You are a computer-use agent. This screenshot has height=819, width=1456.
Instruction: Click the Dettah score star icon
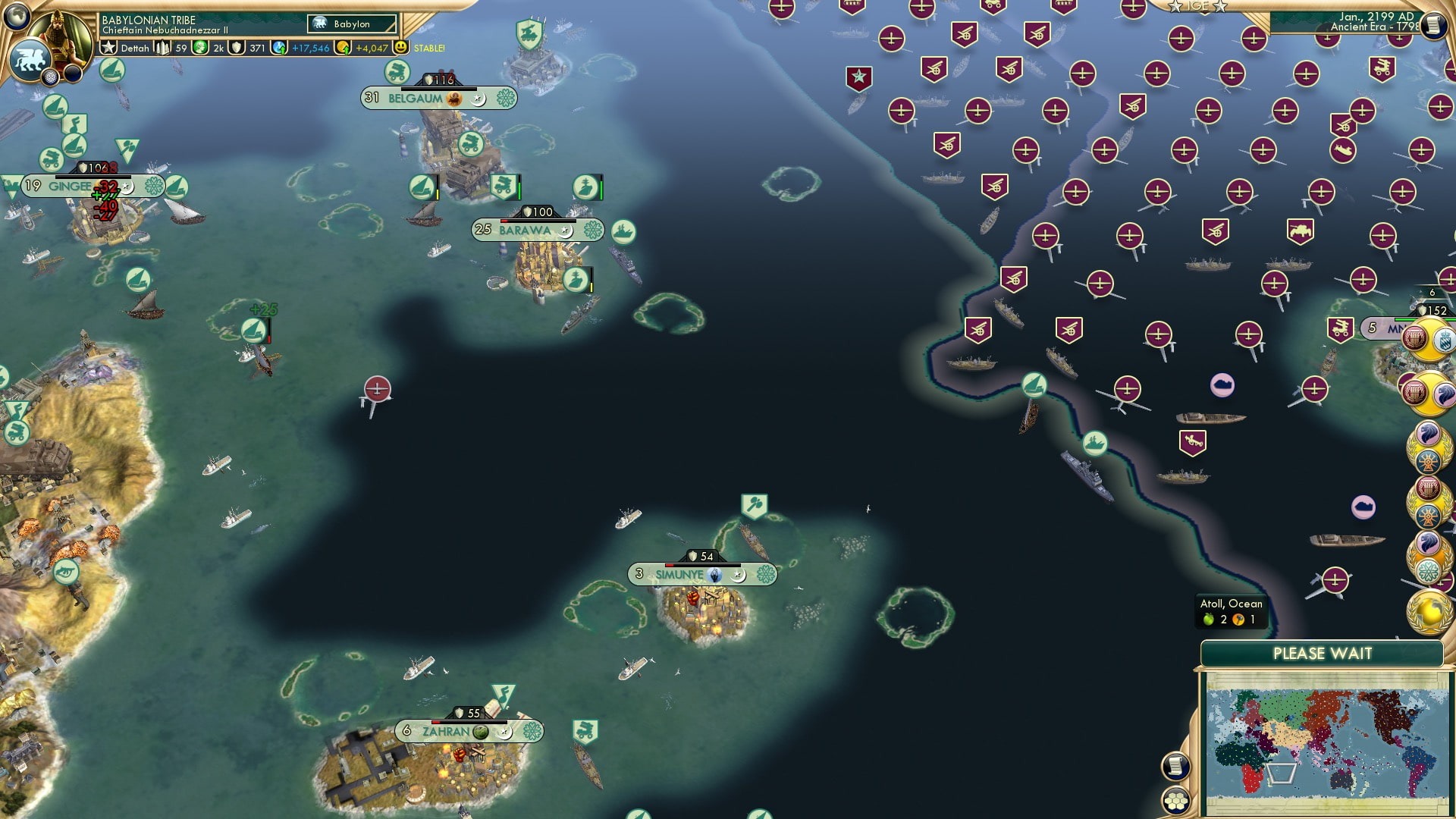108,48
